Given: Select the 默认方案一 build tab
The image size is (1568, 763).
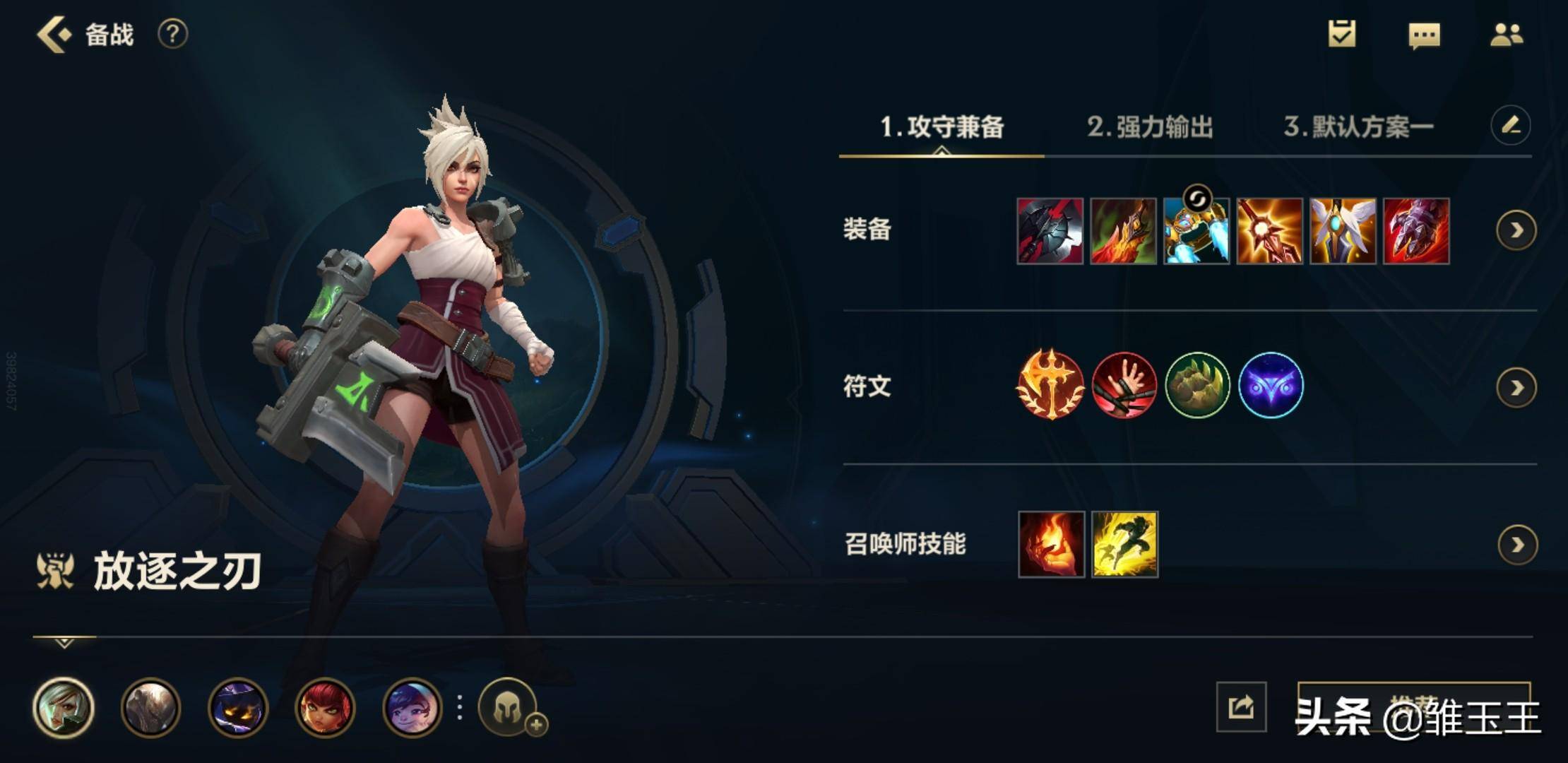Looking at the screenshot, I should click(x=1358, y=127).
